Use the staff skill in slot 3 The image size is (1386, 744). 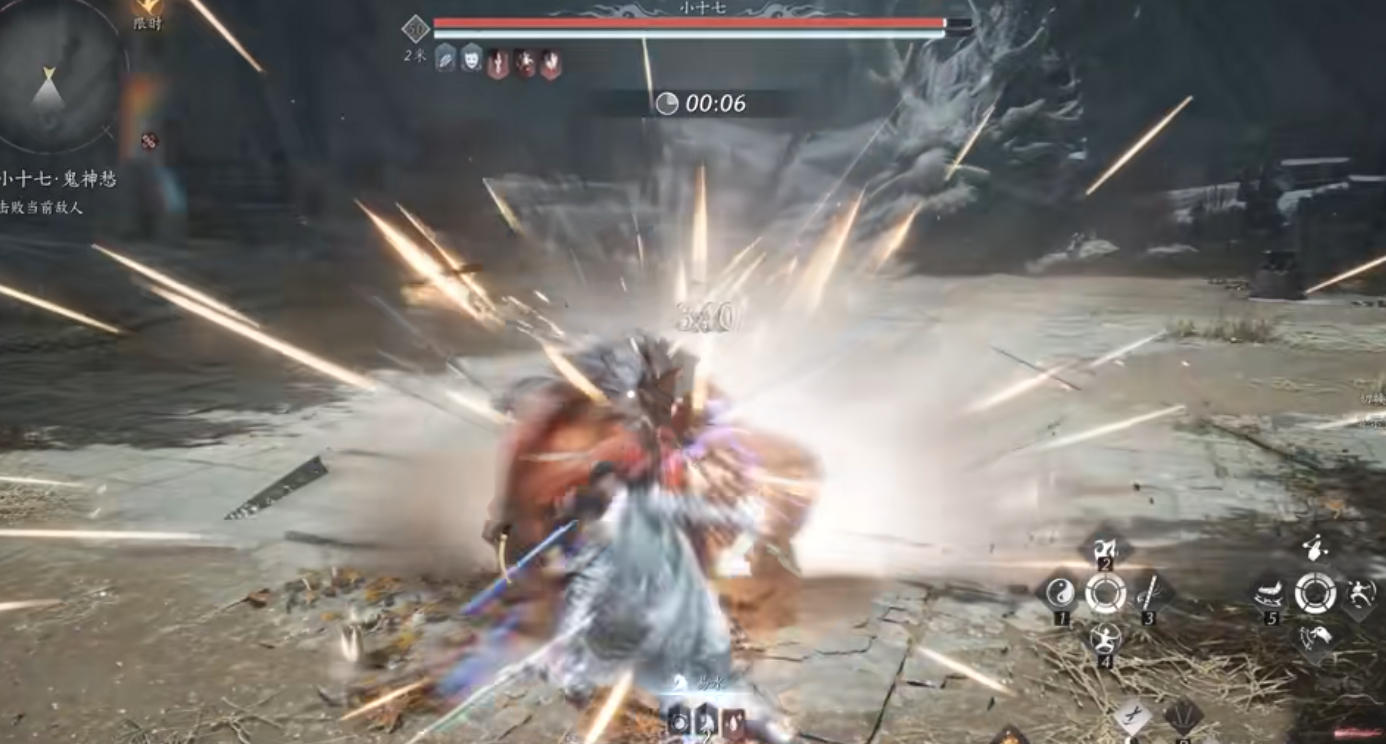coord(1149,594)
